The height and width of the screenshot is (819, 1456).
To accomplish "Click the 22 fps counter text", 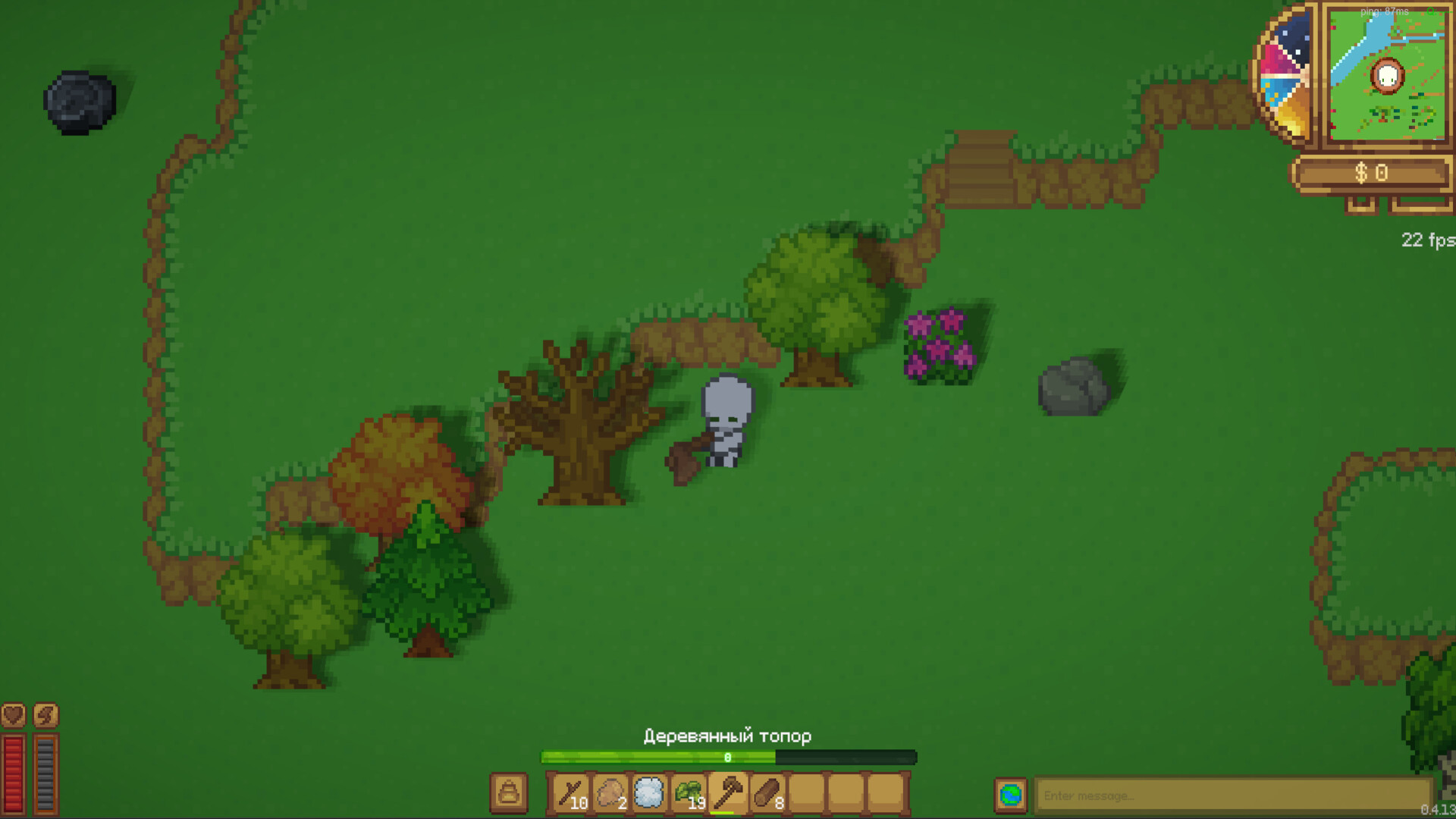I will click(x=1426, y=240).
